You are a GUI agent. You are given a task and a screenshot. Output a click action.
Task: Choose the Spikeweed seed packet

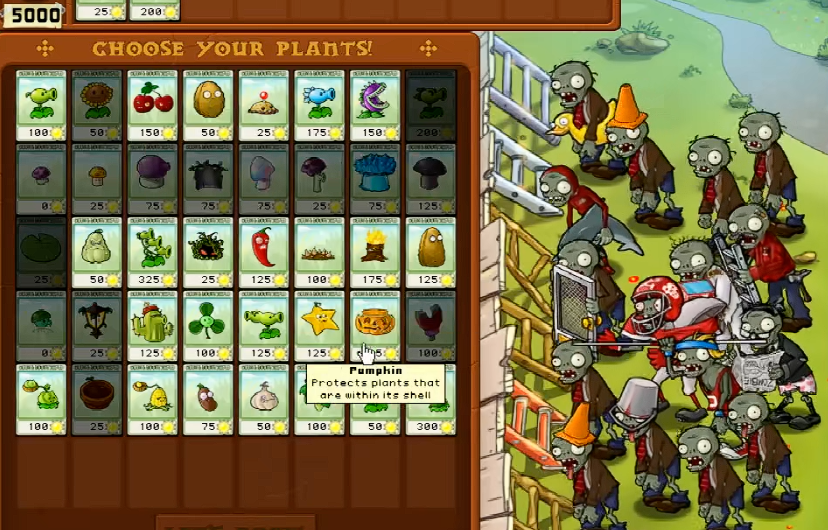tap(320, 252)
